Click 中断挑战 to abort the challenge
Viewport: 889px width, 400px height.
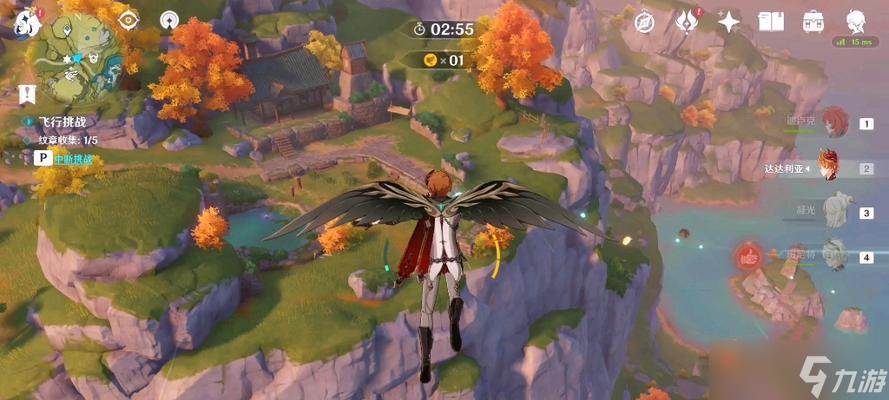coord(70,158)
